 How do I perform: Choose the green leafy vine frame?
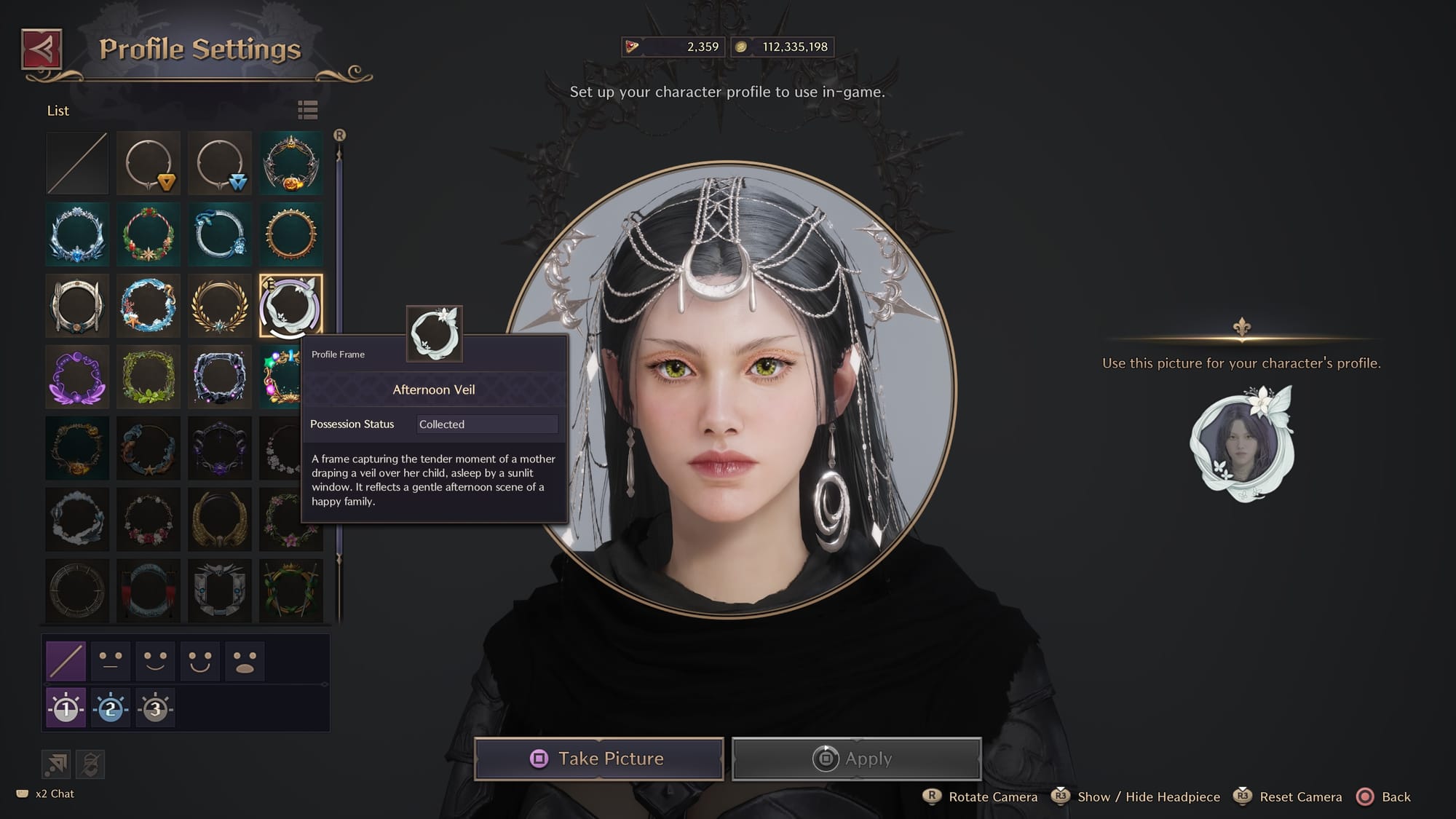tap(149, 377)
